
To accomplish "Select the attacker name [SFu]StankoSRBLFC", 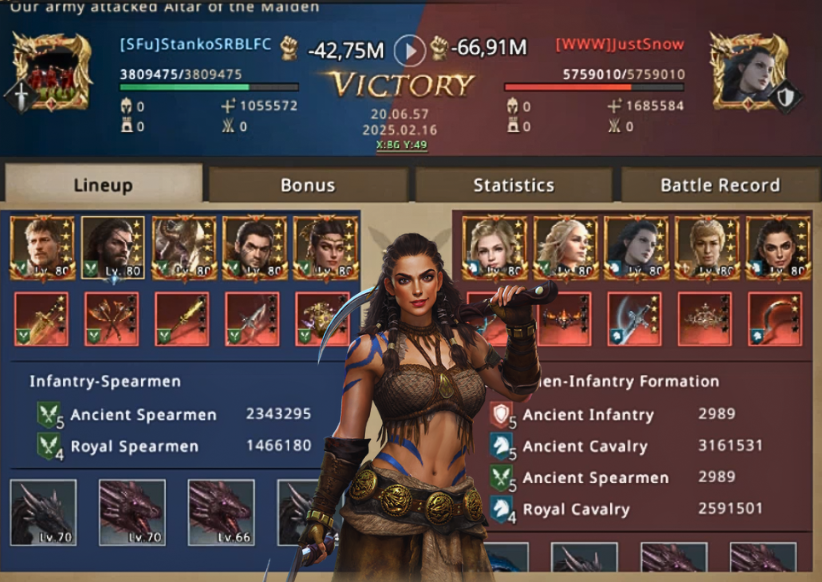I will [195, 45].
